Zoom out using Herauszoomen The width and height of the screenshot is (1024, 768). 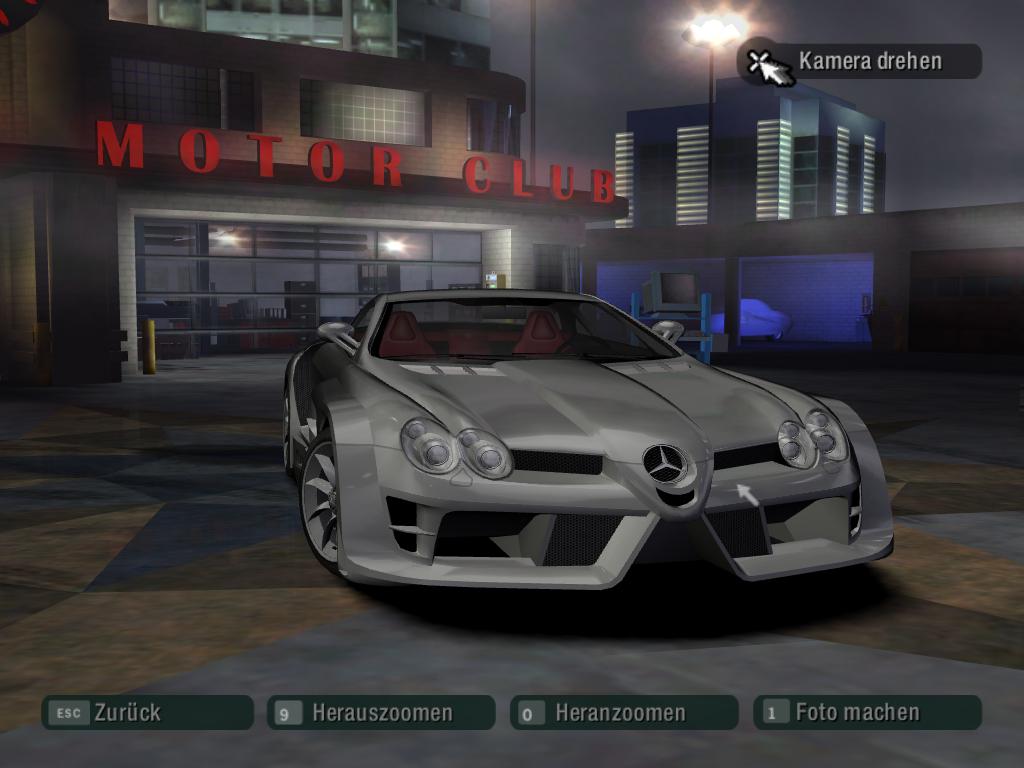tap(380, 713)
